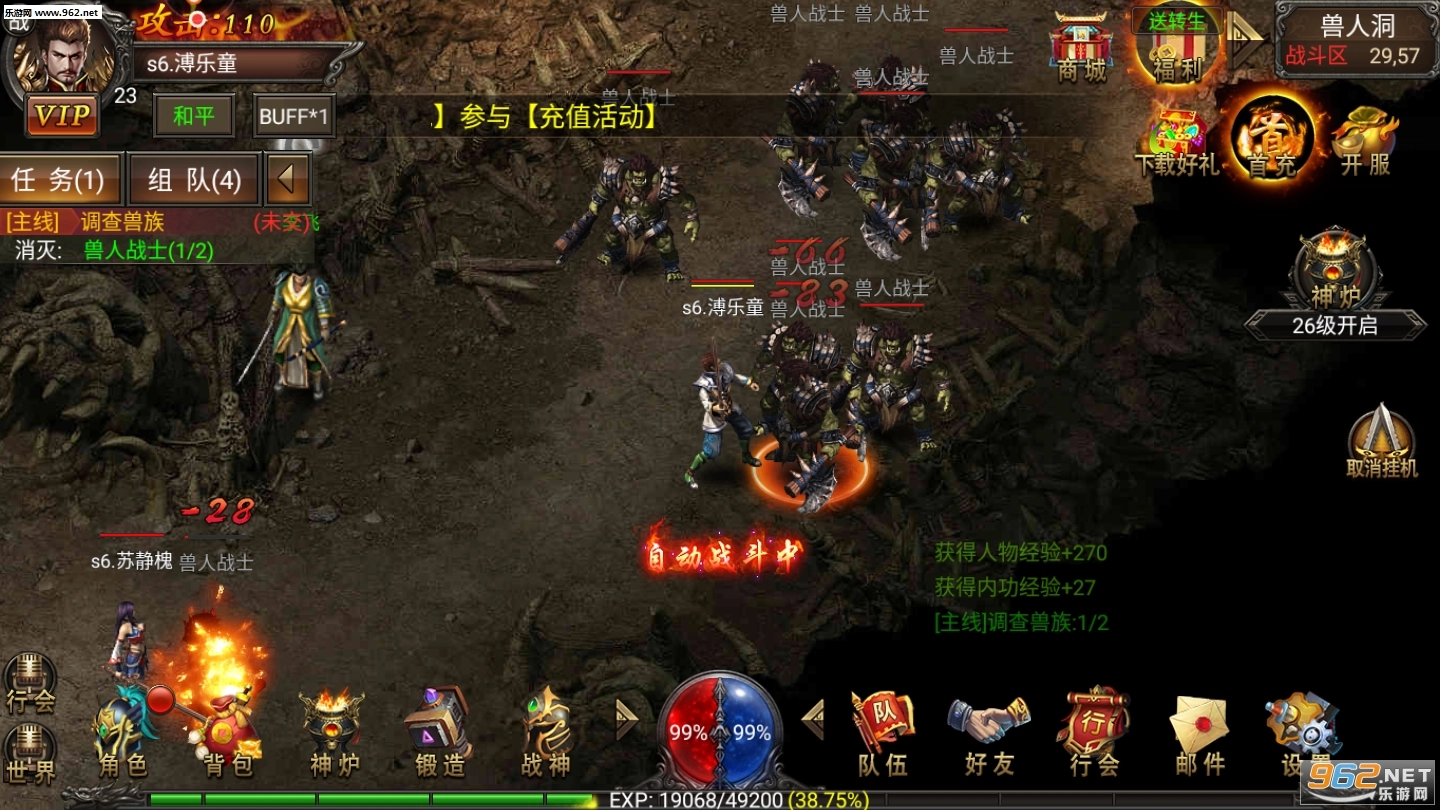The height and width of the screenshot is (810, 1440).
Task: Open the 邮件 mail icon
Action: click(1198, 722)
